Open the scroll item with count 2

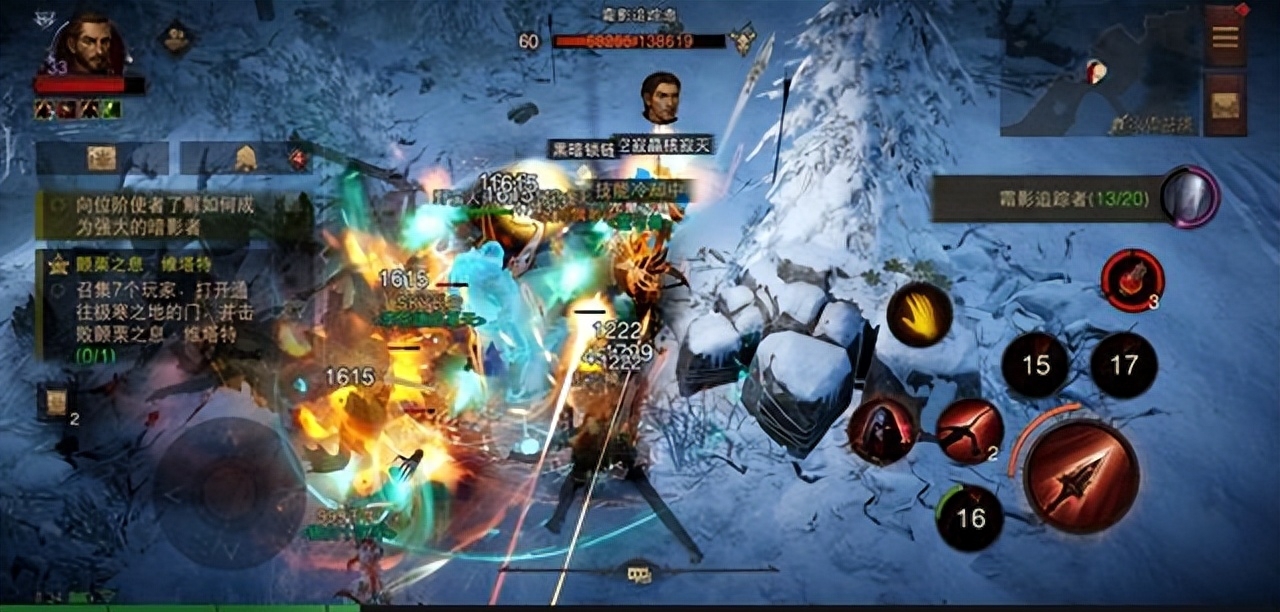55,402
